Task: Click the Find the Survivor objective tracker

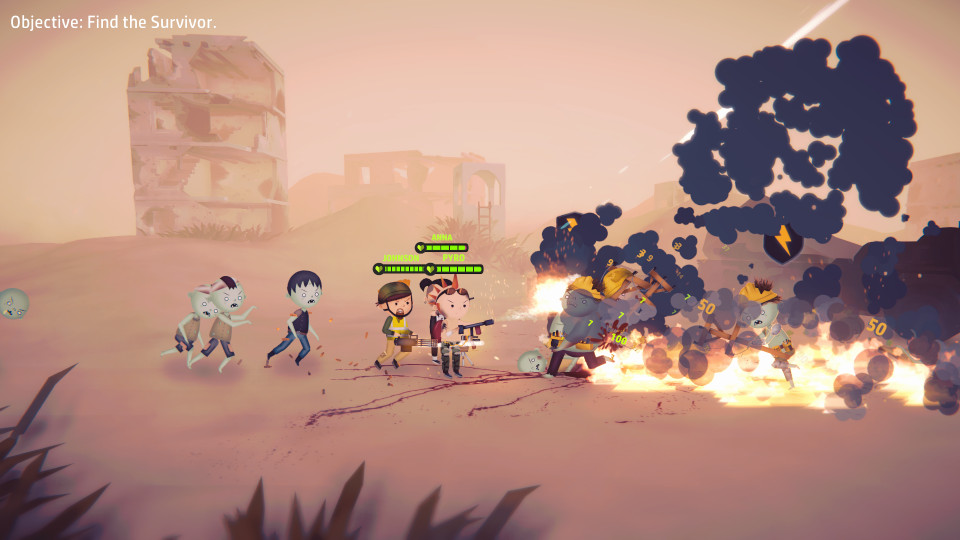Action: (x=113, y=21)
